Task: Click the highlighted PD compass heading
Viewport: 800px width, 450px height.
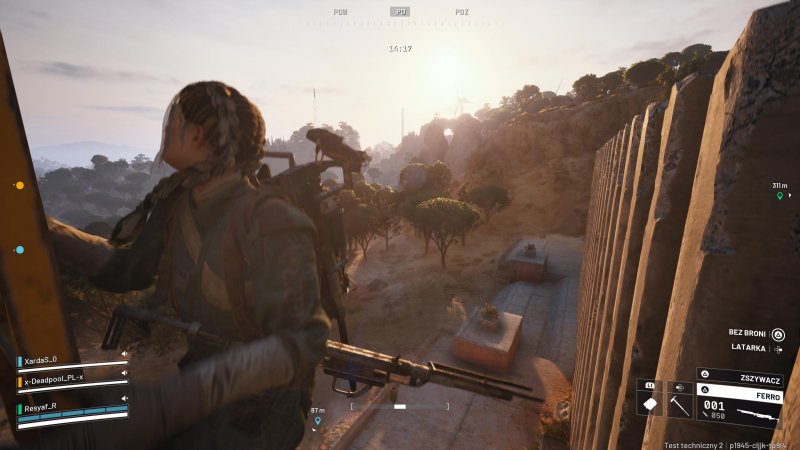Action: [400, 12]
